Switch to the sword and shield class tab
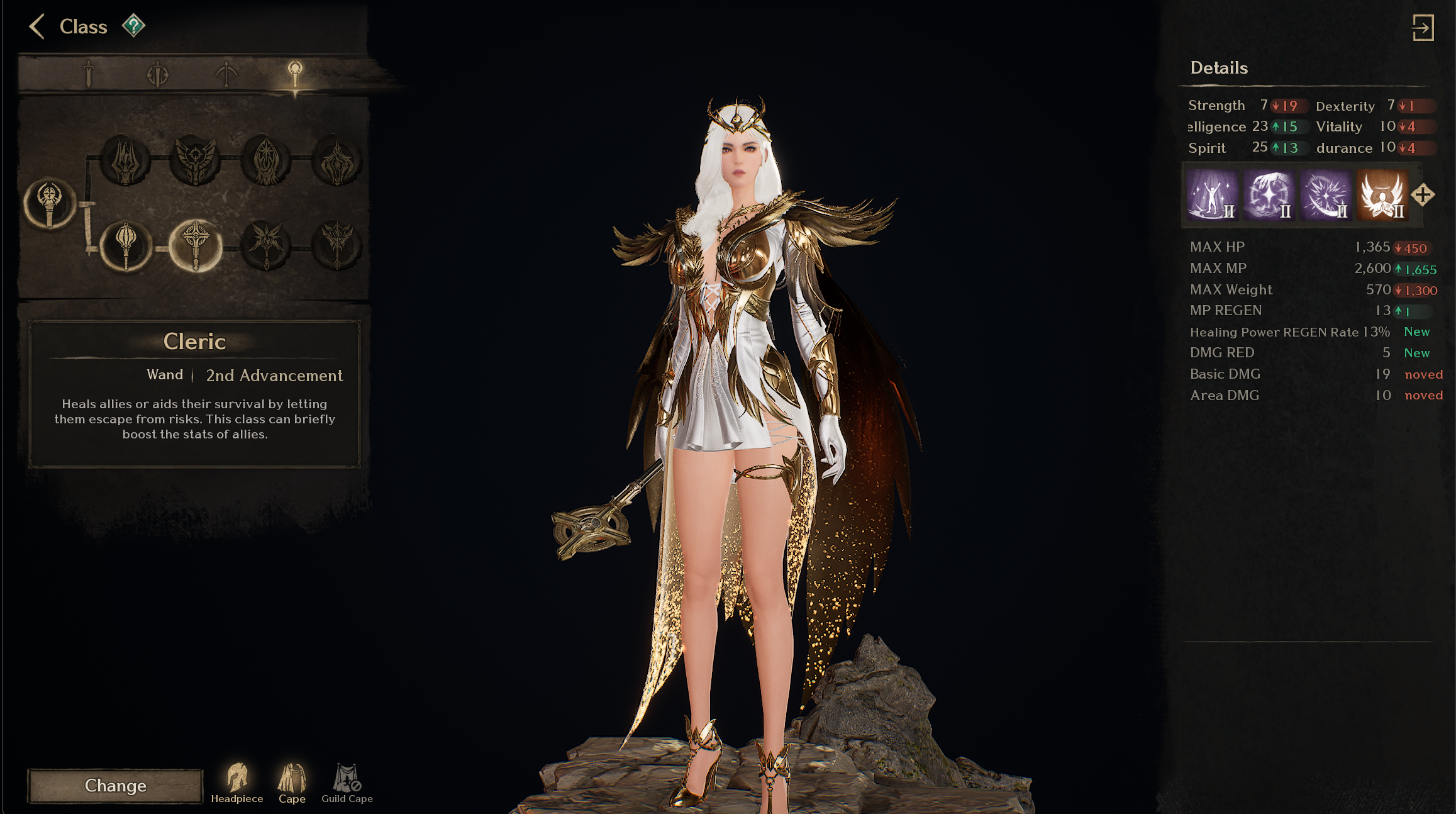Screen dimensions: 1456x814 pos(157,74)
